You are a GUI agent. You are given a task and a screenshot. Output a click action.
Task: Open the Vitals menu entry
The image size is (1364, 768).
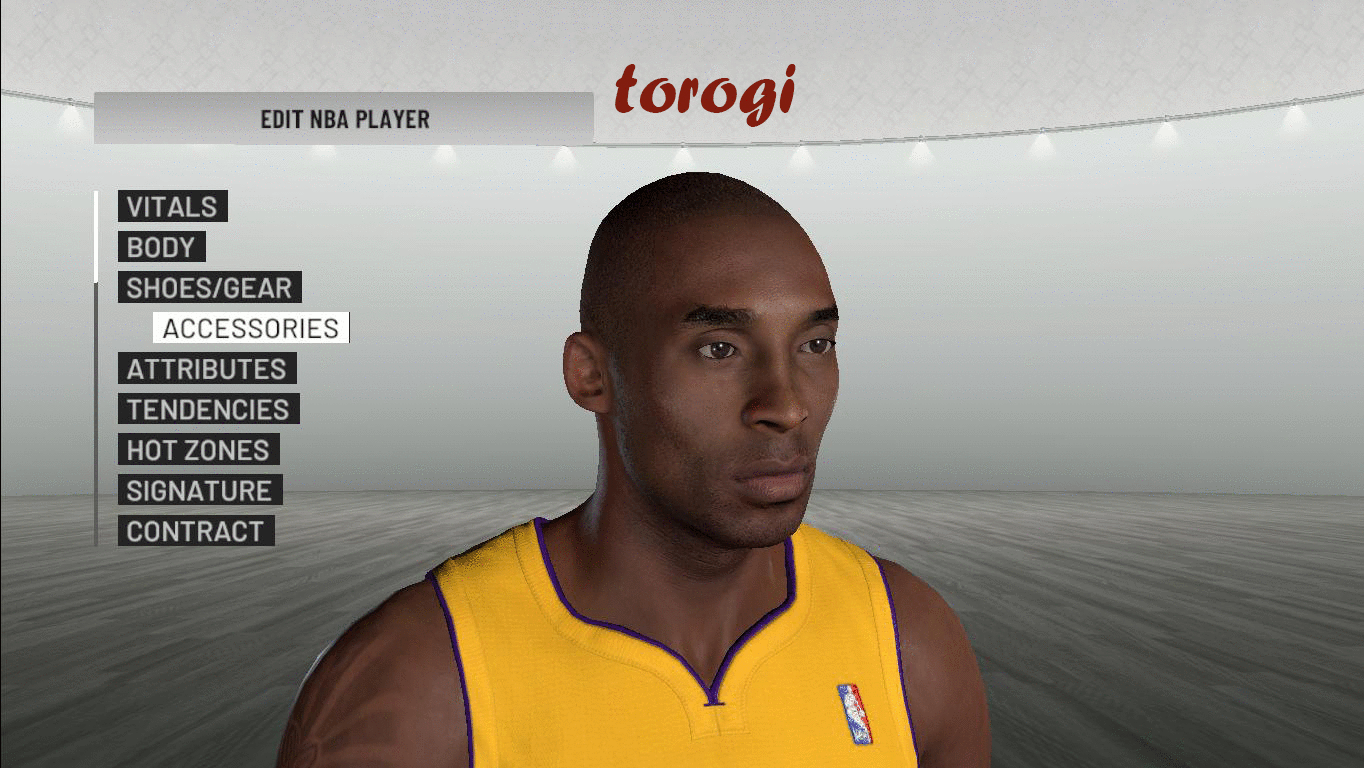172,207
